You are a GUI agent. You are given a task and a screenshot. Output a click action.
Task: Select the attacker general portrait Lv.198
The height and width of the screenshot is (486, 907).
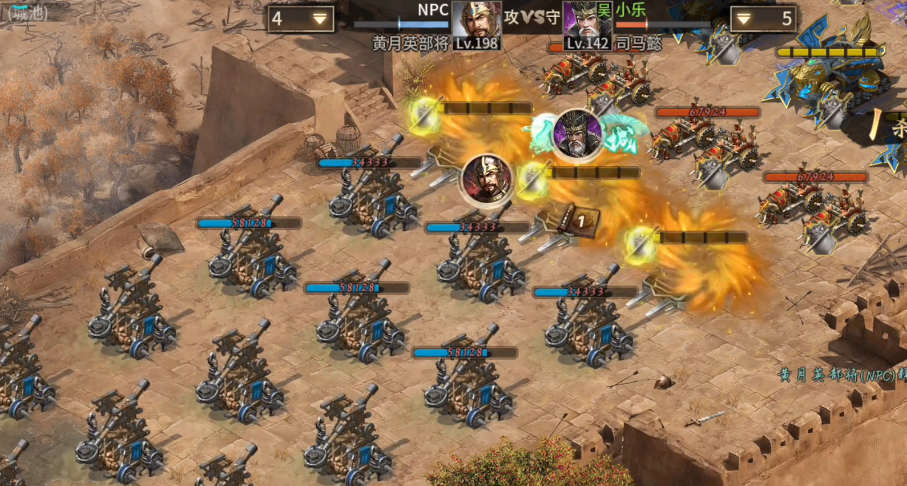(476, 22)
